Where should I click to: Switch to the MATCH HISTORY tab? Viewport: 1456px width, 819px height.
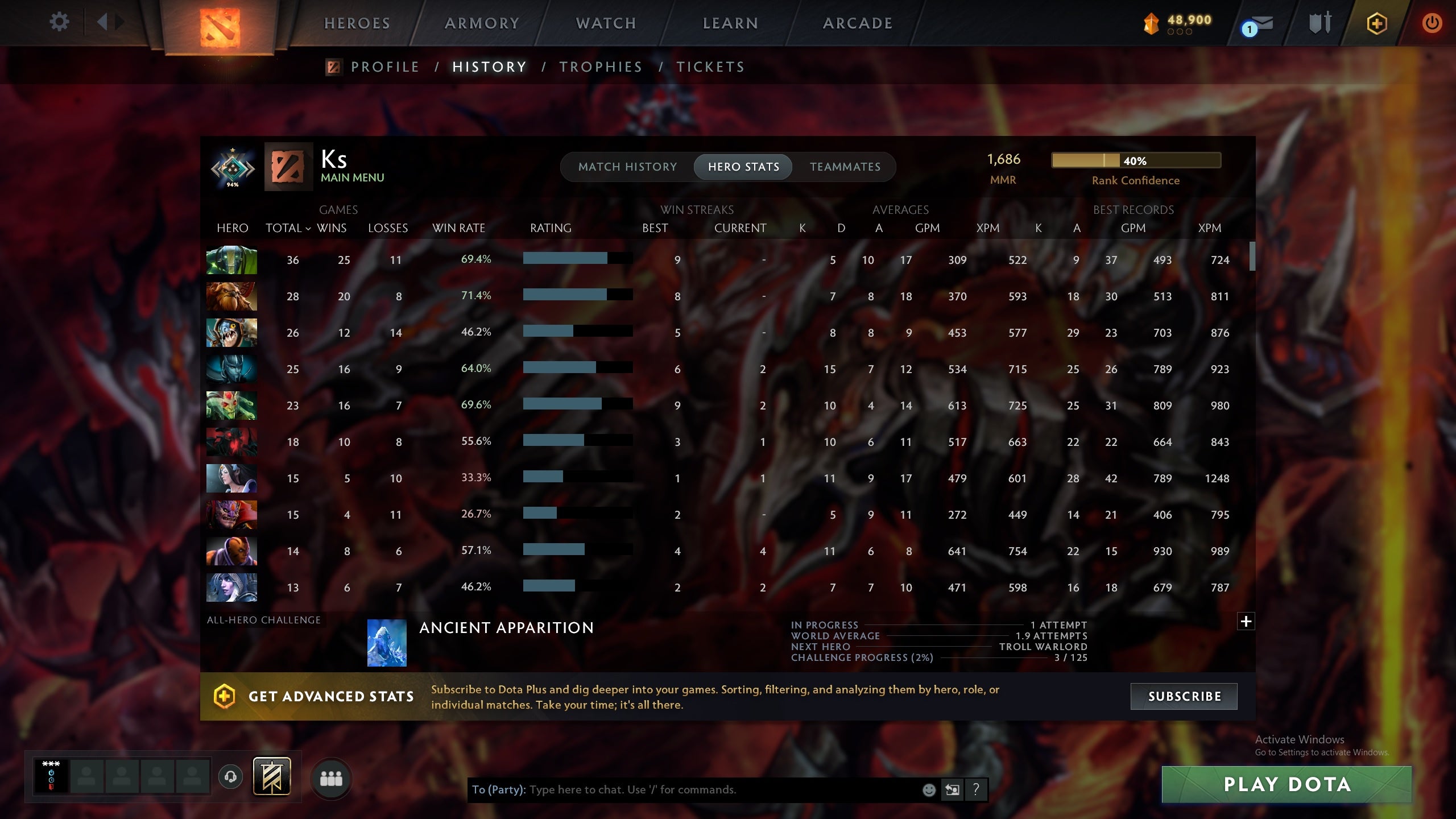(x=628, y=167)
